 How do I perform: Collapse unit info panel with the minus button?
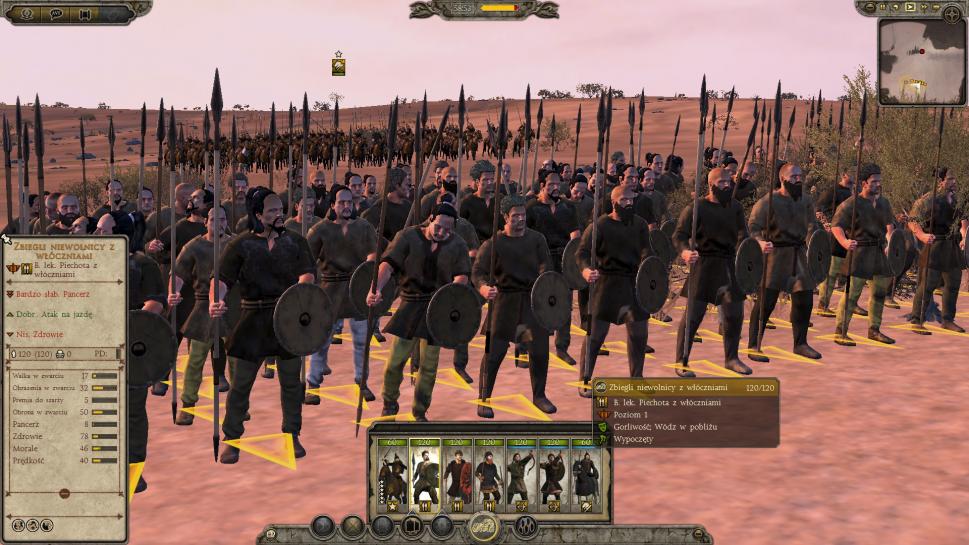(65, 493)
